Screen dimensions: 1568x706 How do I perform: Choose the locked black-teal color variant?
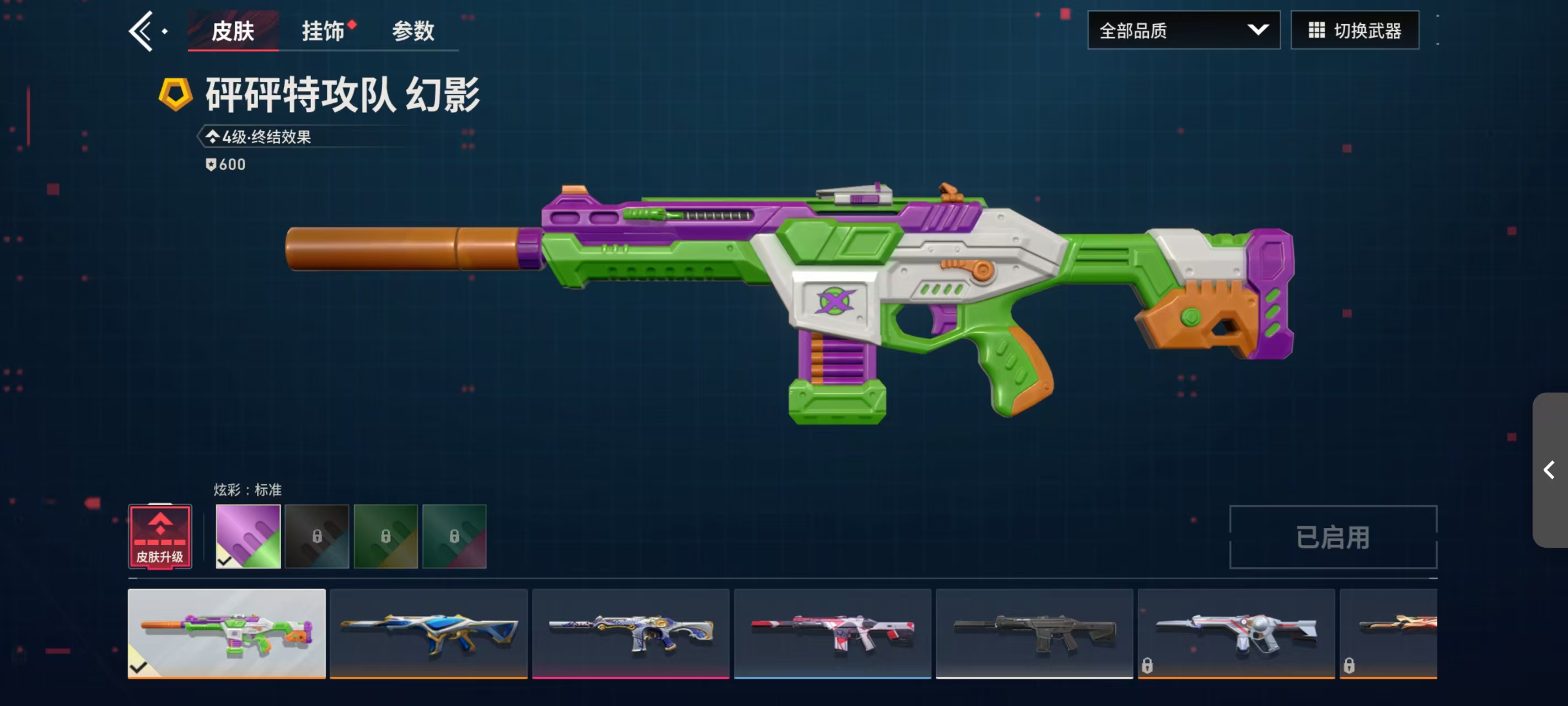pyautogui.click(x=317, y=537)
